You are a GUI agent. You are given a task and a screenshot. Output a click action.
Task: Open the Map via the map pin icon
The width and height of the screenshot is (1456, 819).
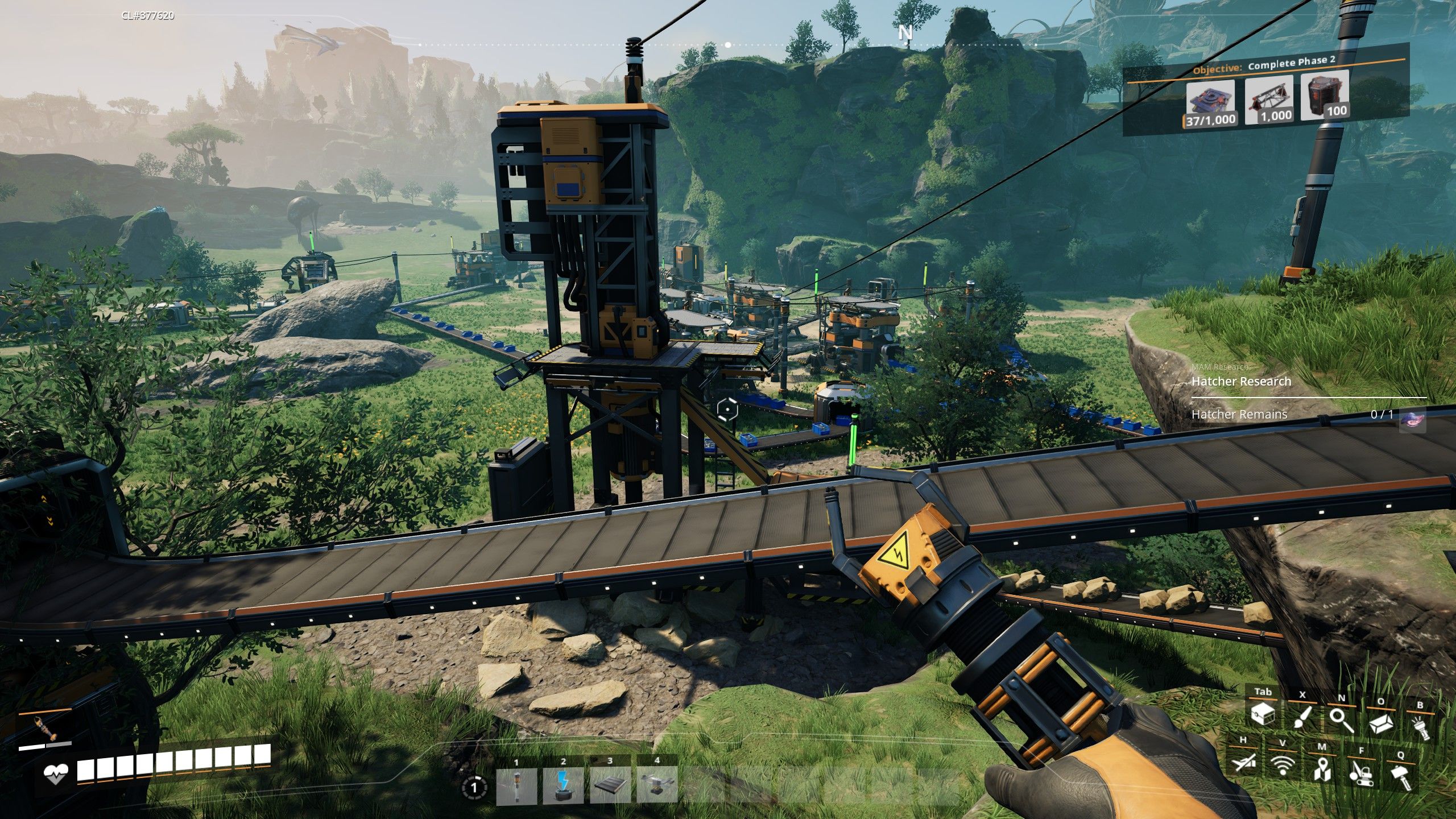click(1322, 770)
